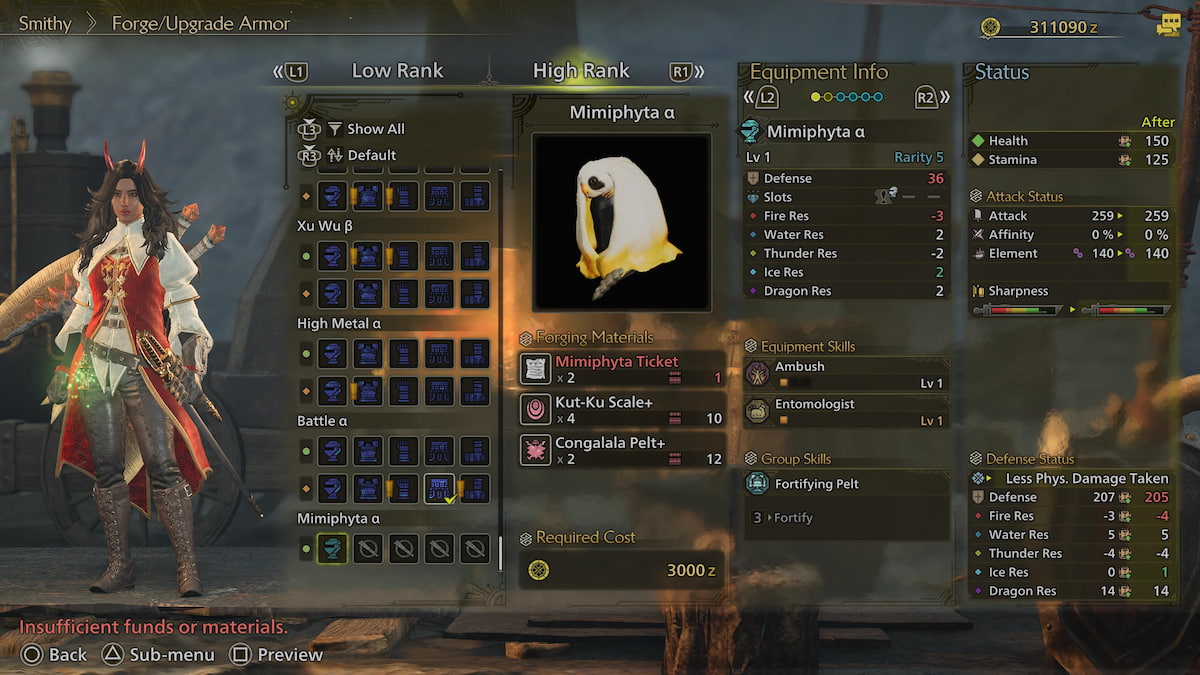Select the Mimiphyta α head armor slot
The height and width of the screenshot is (675, 1200).
click(x=333, y=548)
